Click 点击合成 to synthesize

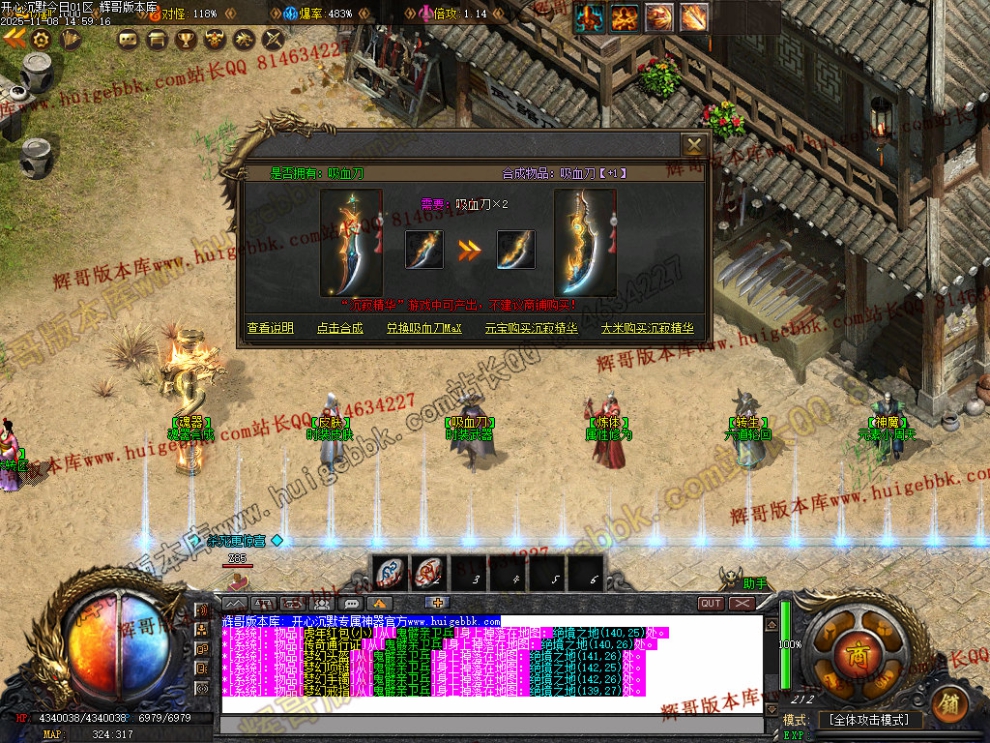(x=340, y=328)
